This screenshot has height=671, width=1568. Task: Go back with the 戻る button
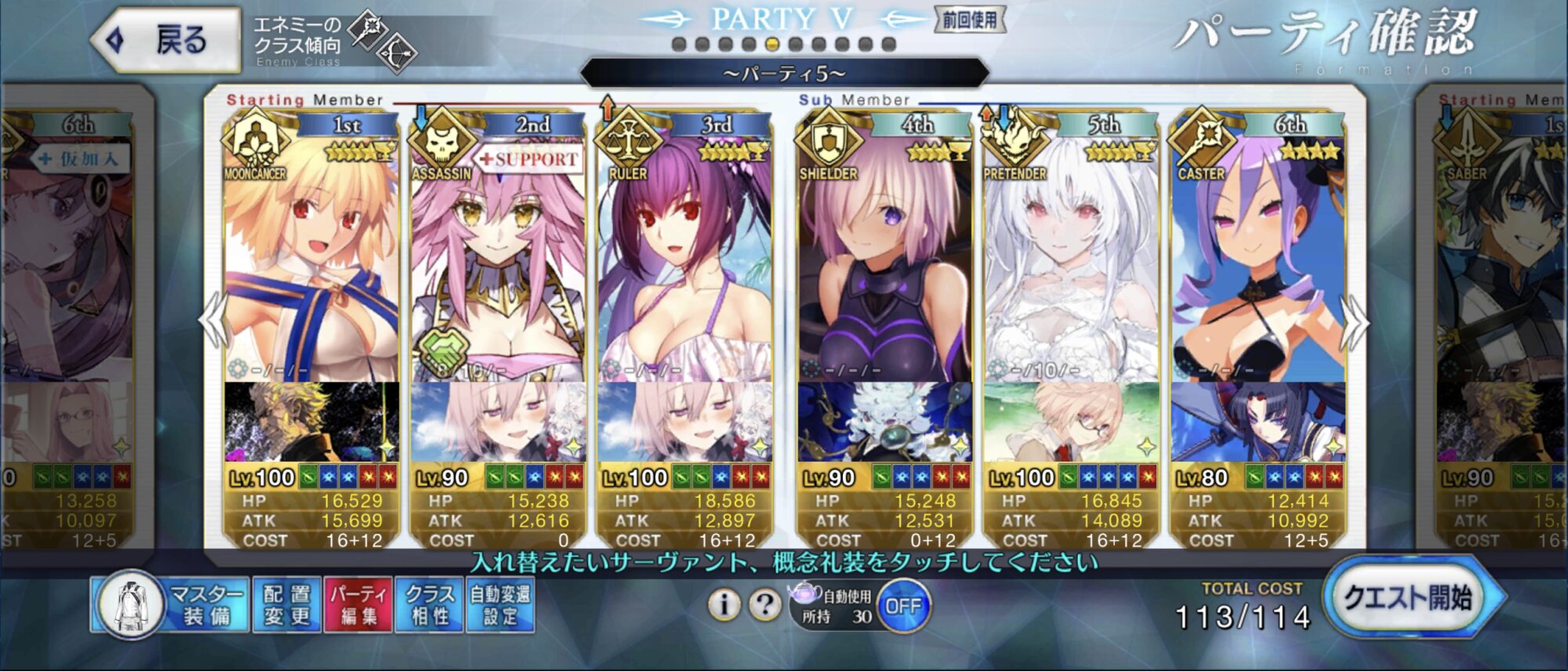click(x=165, y=40)
